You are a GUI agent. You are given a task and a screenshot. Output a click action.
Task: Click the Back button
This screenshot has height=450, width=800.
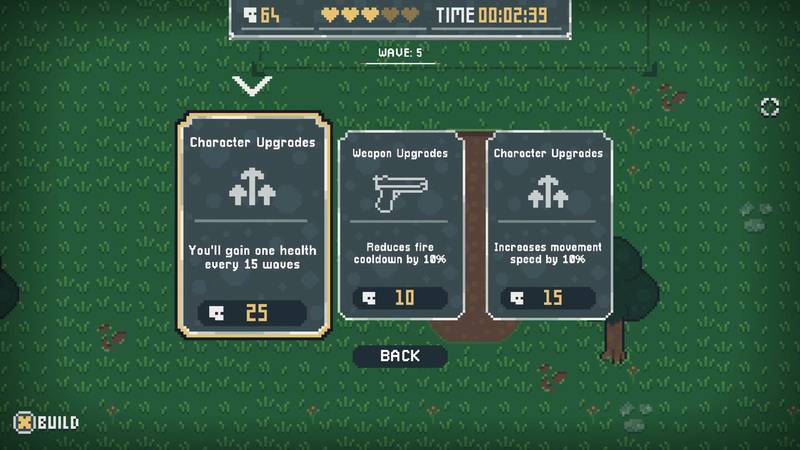tap(400, 356)
